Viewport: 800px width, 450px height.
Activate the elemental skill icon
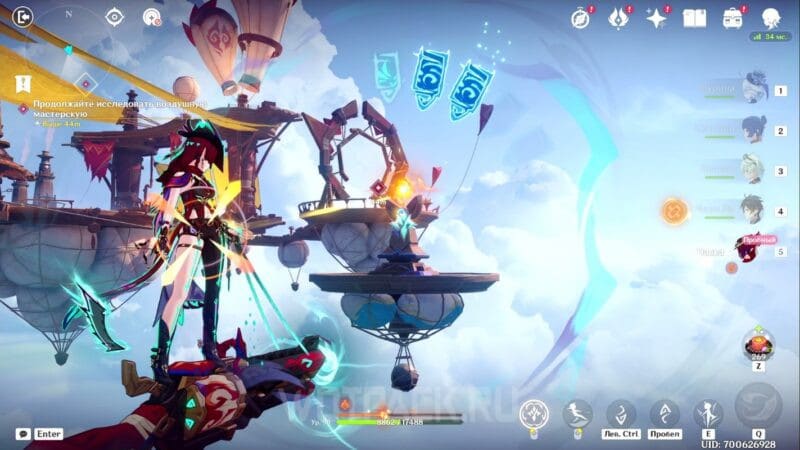(x=709, y=413)
